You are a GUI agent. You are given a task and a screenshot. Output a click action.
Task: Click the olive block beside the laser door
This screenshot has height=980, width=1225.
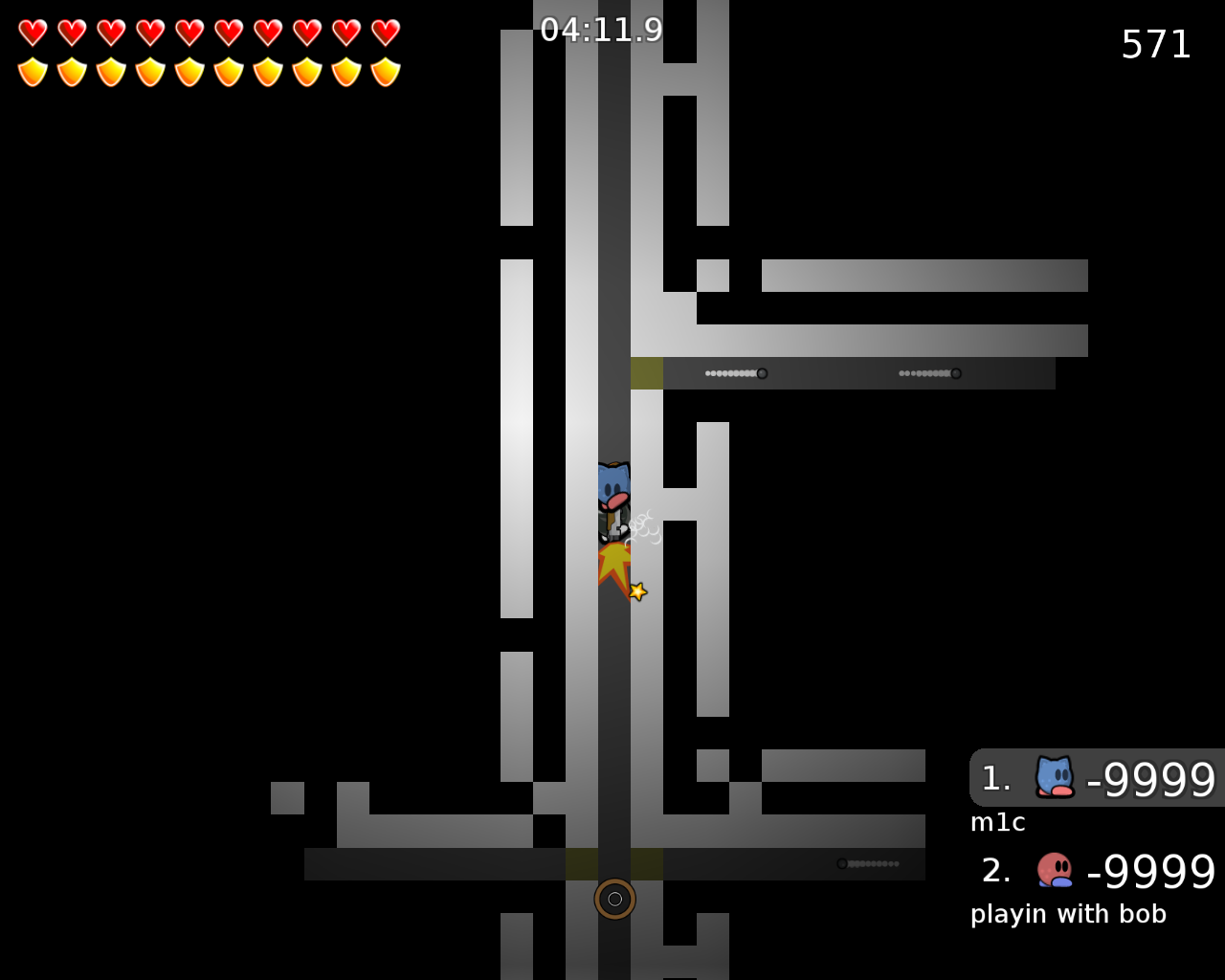click(x=647, y=372)
